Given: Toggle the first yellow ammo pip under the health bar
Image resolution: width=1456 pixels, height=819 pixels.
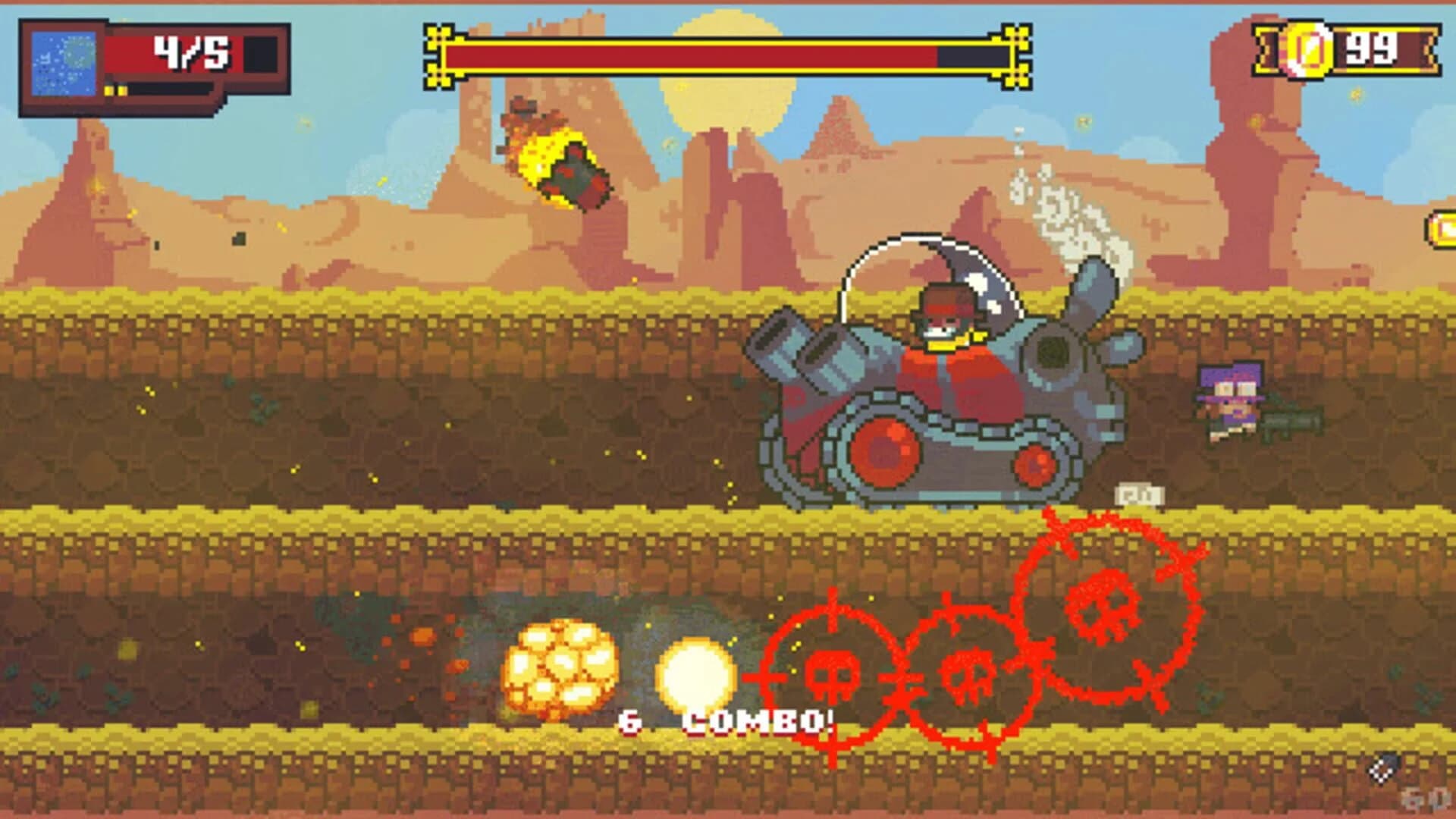Looking at the screenshot, I should (108, 92).
